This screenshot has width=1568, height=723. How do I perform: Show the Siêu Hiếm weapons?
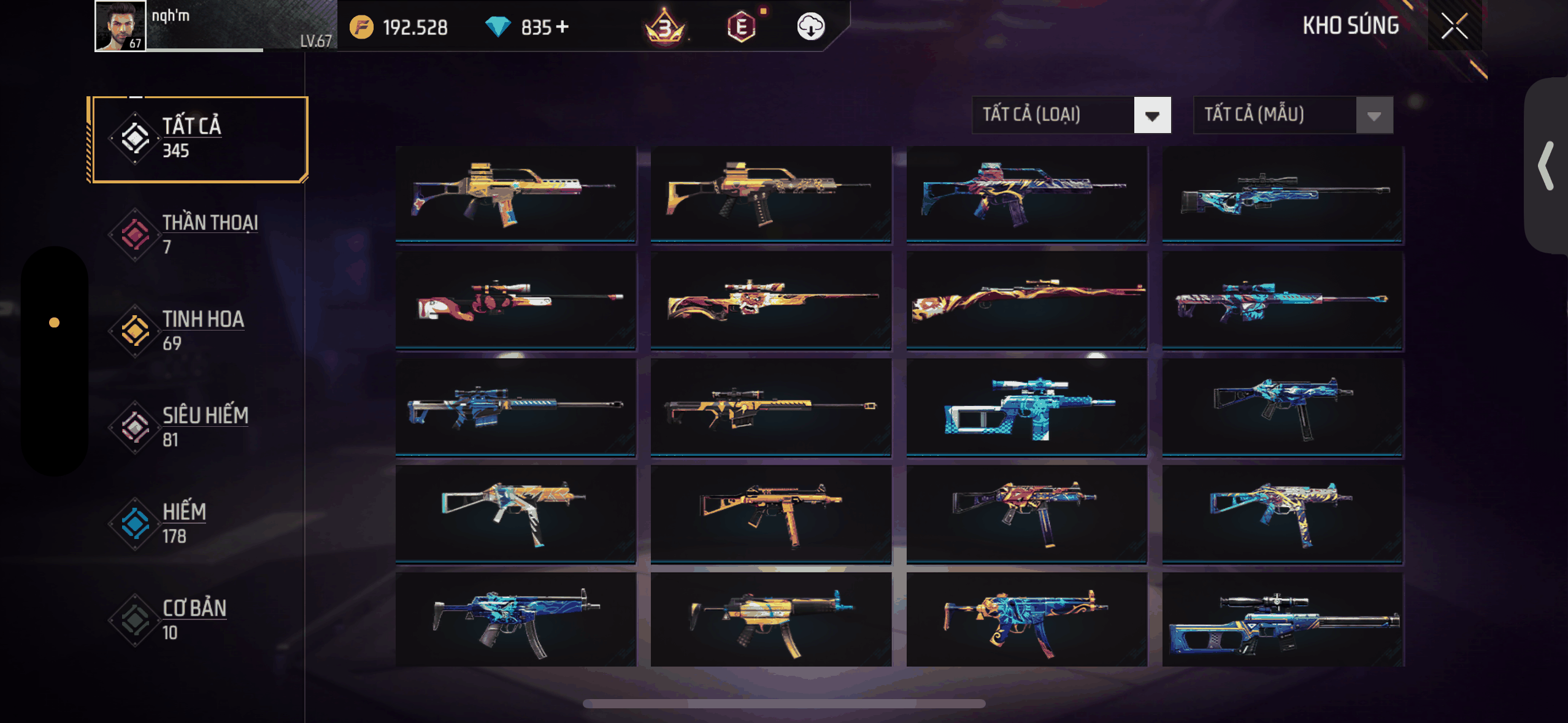coord(199,427)
